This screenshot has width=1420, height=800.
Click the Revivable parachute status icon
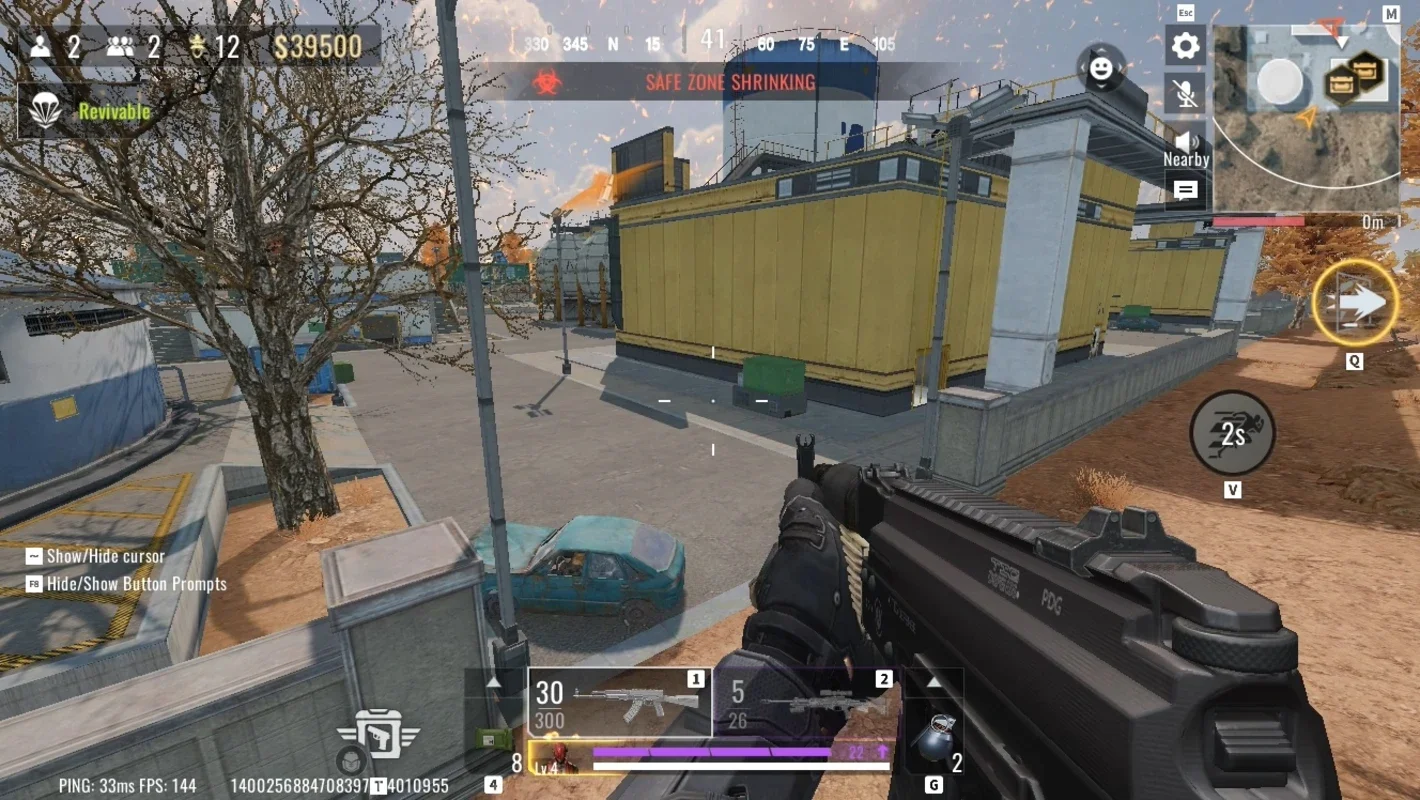46,111
